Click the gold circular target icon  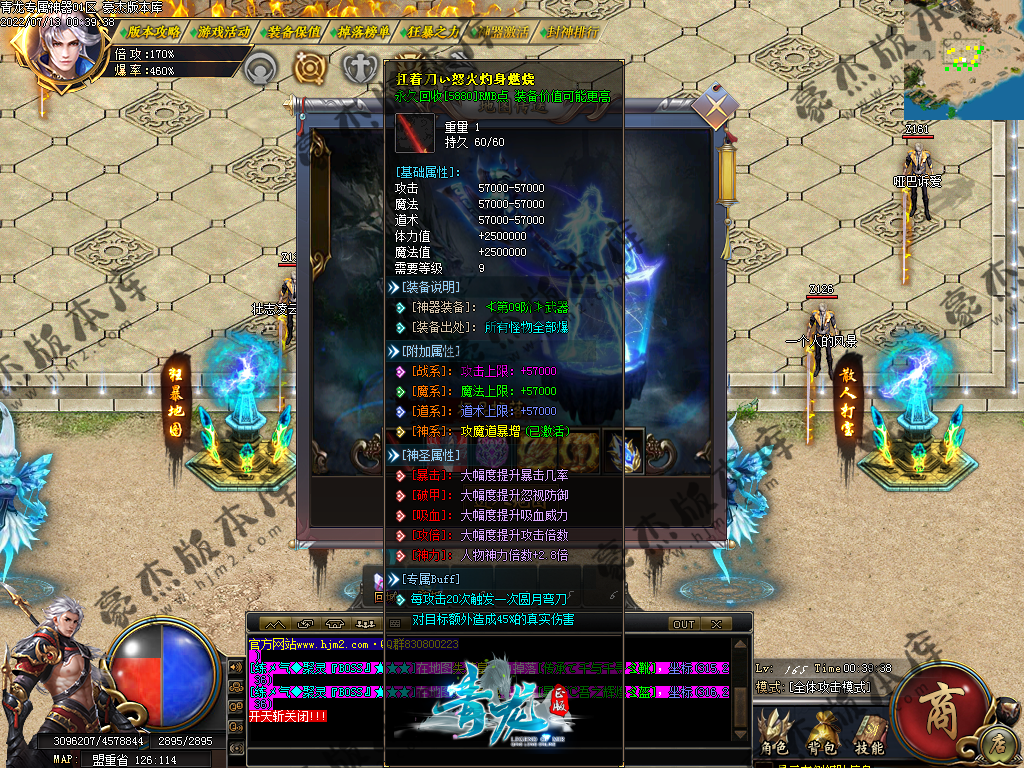(x=311, y=69)
